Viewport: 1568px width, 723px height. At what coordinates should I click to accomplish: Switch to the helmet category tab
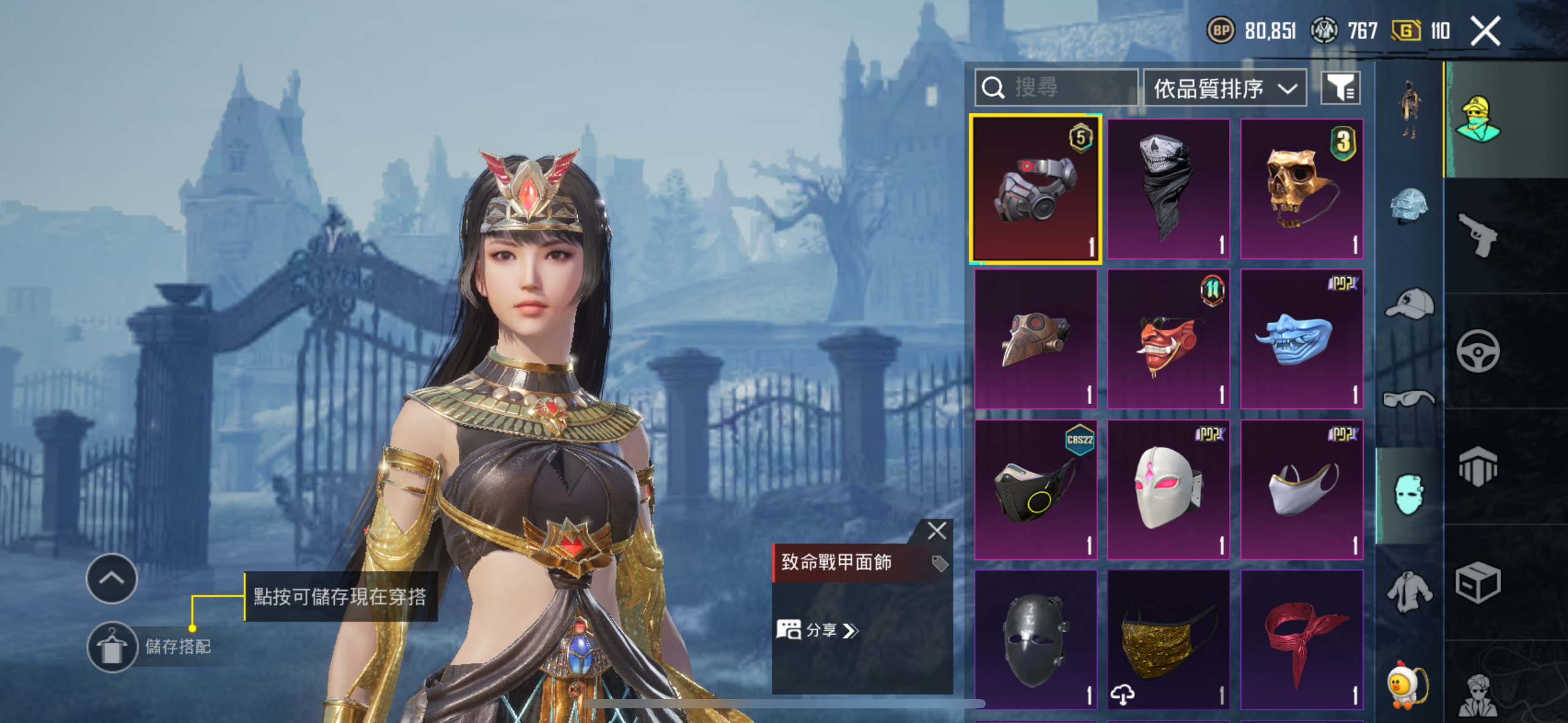click(1409, 206)
